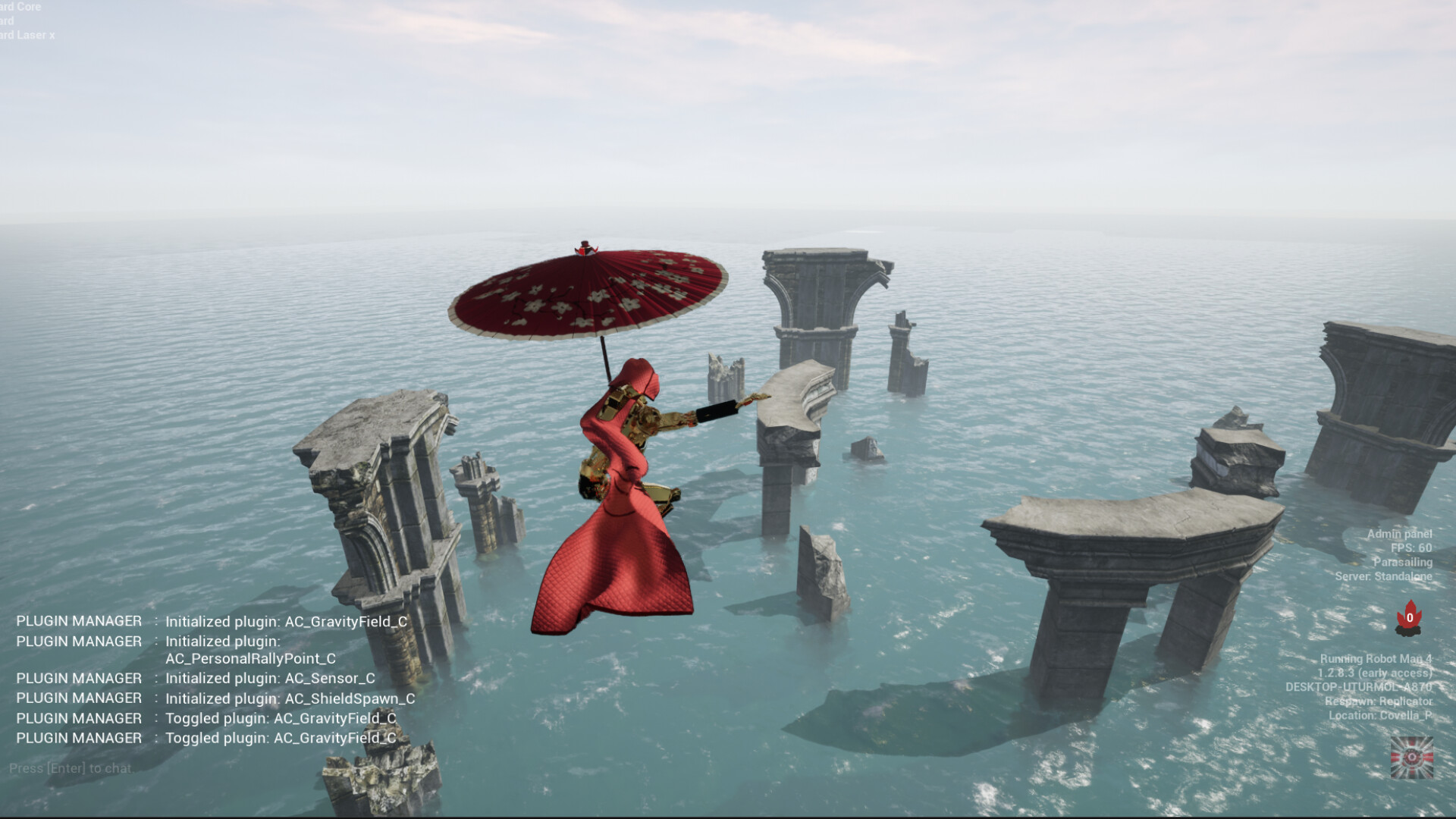Click the Running Robot Man 4 title
The height and width of the screenshot is (819, 1456).
[1376, 660]
